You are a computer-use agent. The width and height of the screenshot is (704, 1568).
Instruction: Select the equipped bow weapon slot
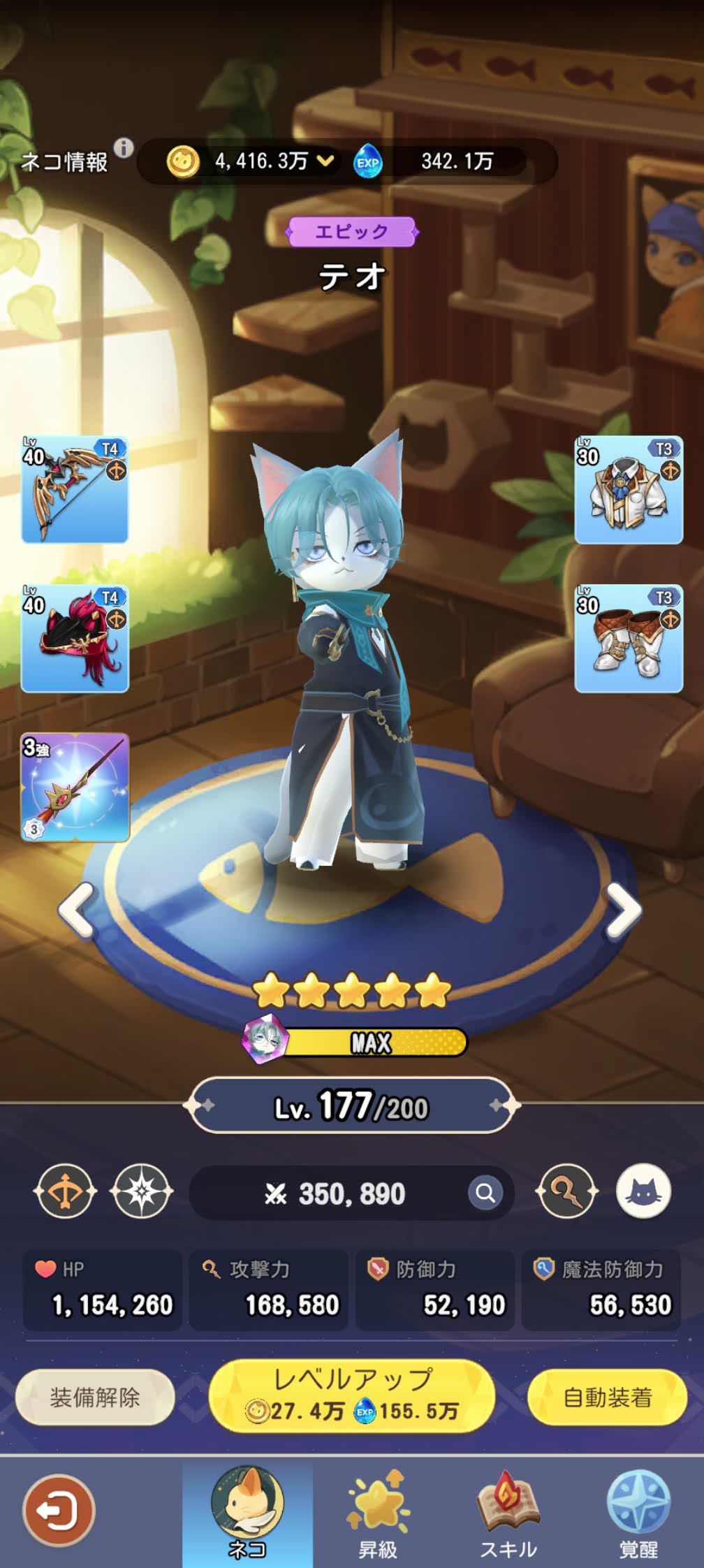tap(75, 490)
